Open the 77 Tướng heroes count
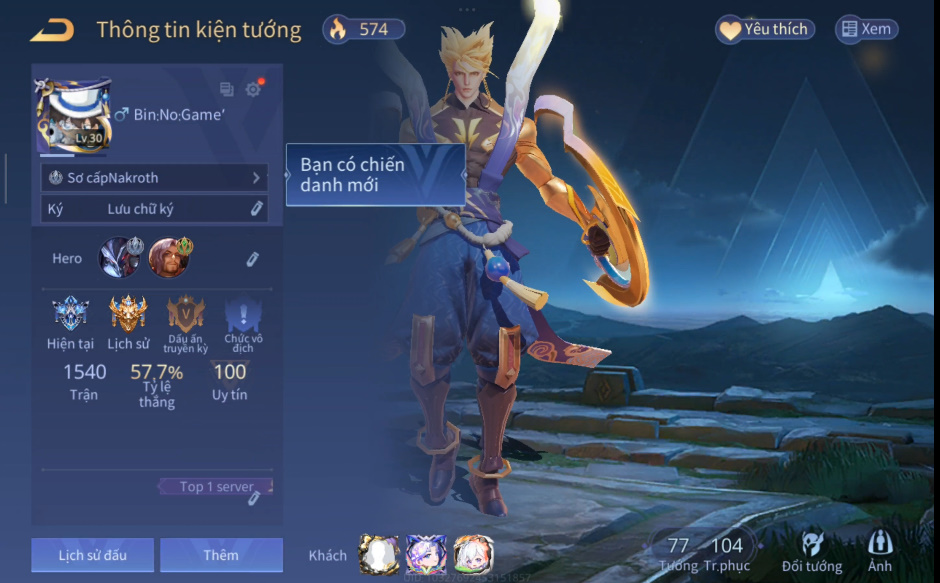This screenshot has width=940, height=583. pos(679,553)
